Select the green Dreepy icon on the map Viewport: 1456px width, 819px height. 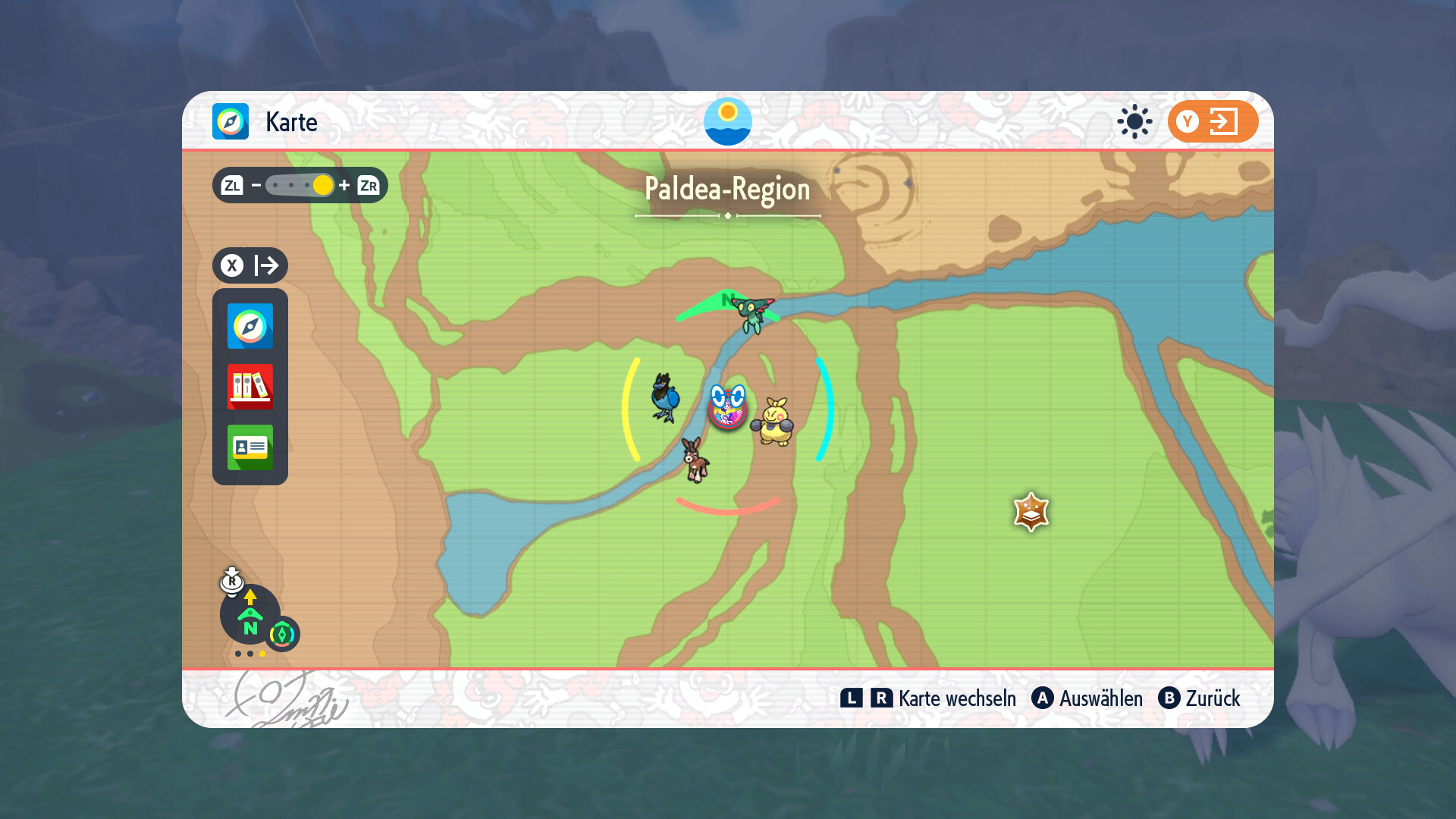(x=753, y=312)
